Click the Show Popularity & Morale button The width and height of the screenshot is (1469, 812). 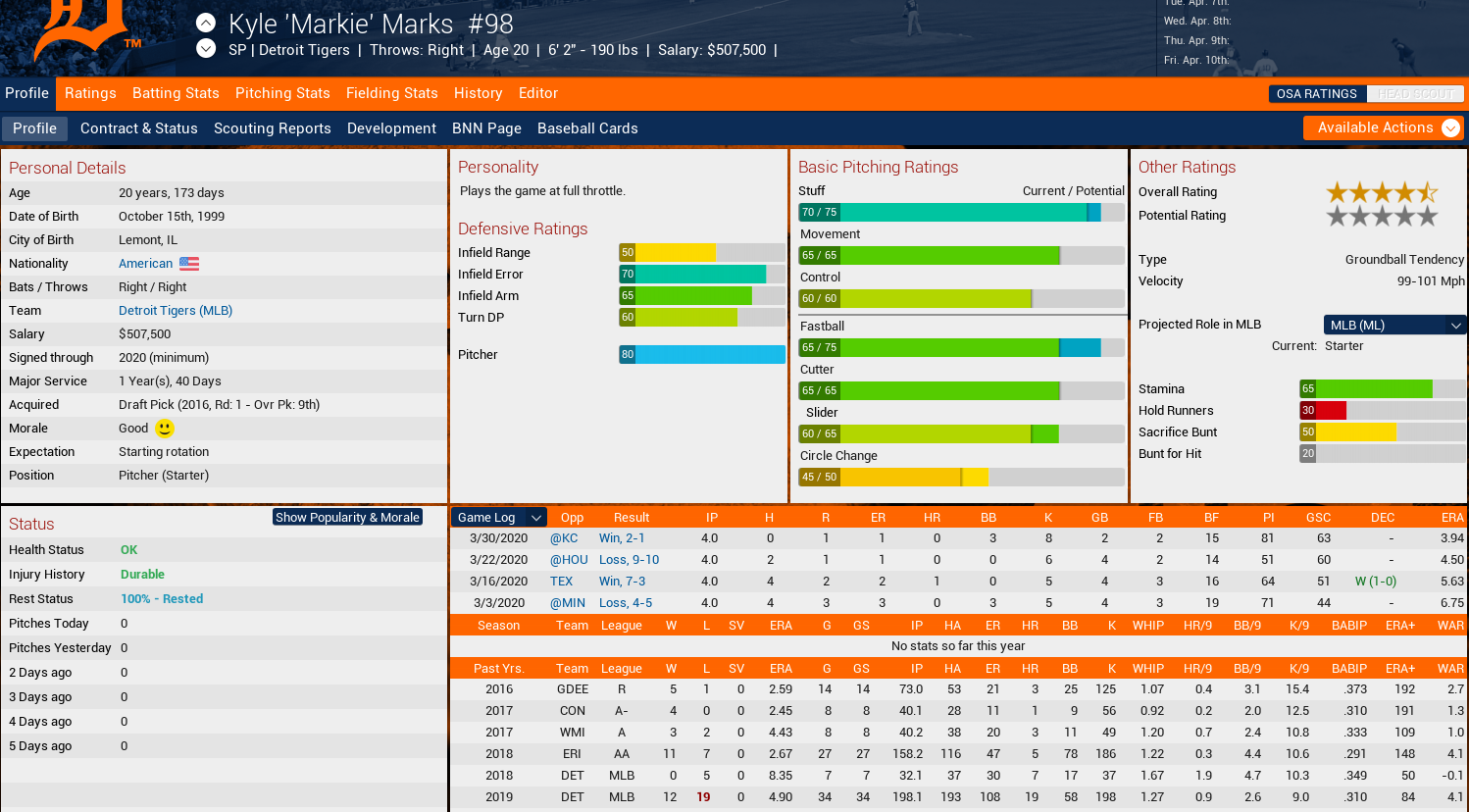point(347,517)
